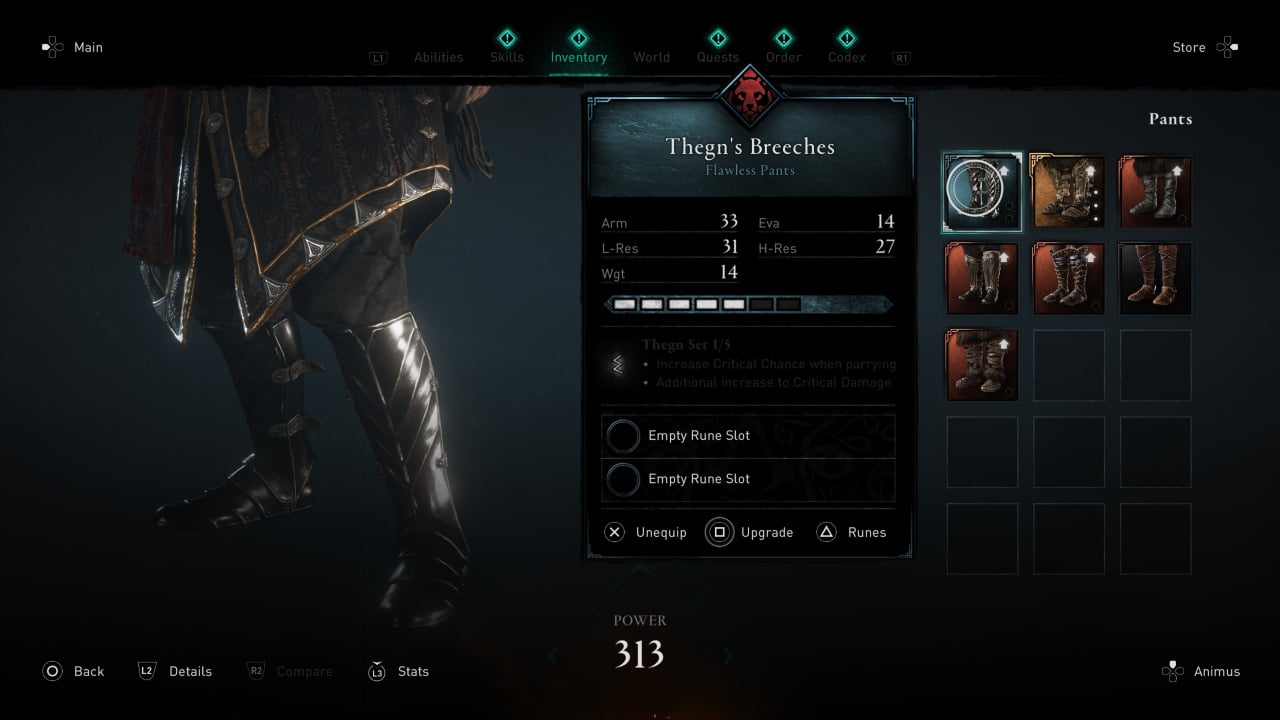This screenshot has height=720, width=1280.
Task: Switch to the Abilities tab
Action: pyautogui.click(x=438, y=57)
